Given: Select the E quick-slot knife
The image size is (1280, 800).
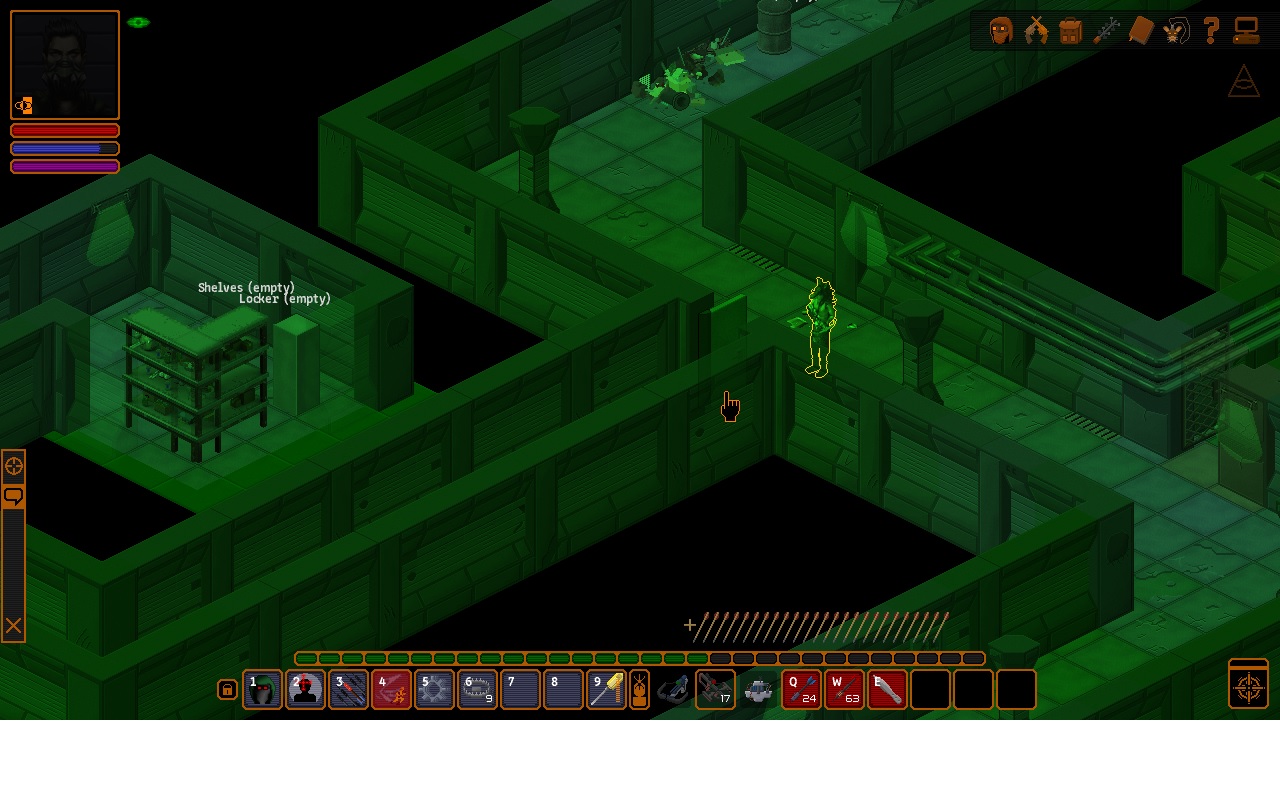Looking at the screenshot, I should coord(888,690).
